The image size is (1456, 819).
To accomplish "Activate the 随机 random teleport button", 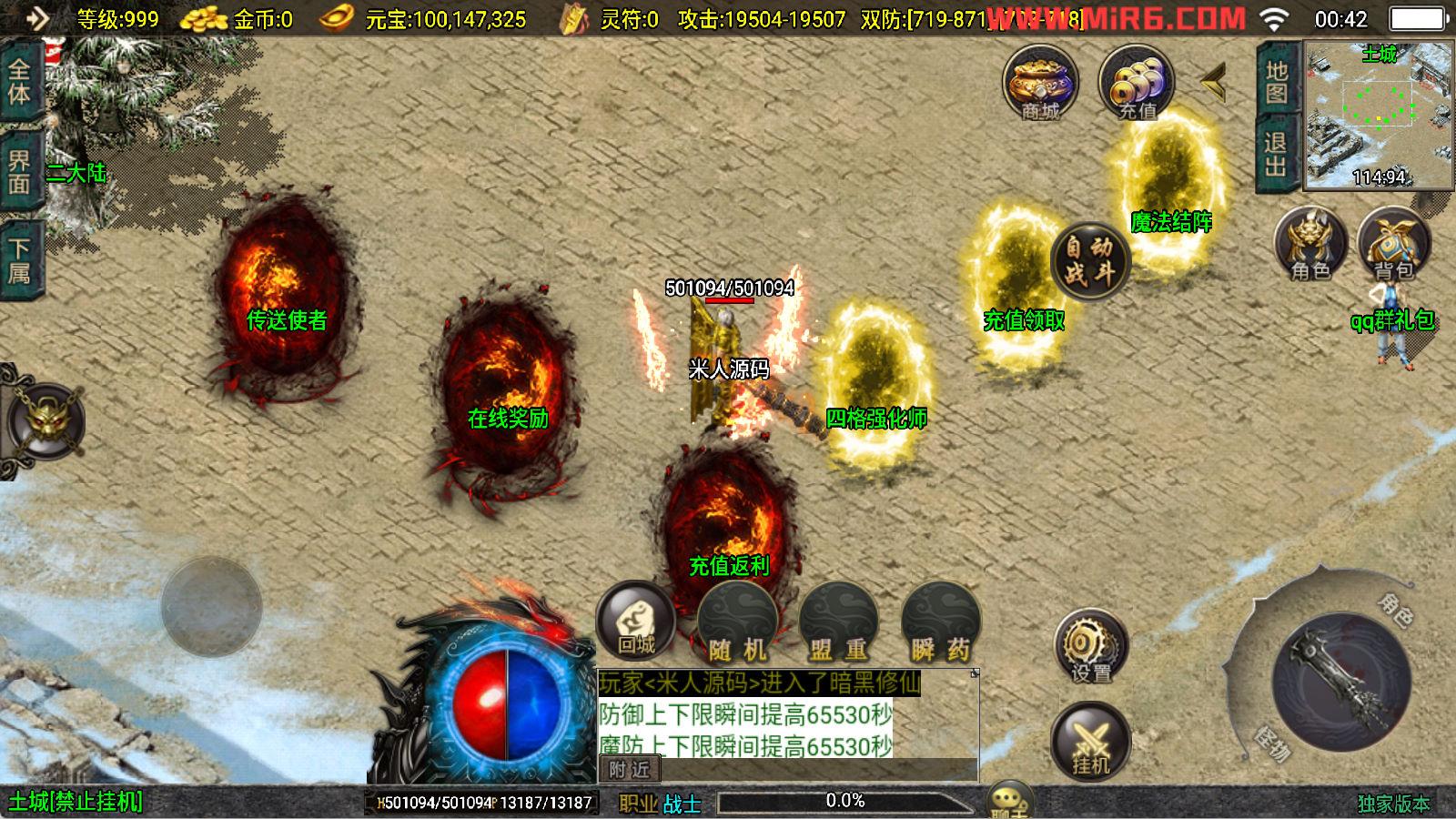I will click(x=737, y=623).
